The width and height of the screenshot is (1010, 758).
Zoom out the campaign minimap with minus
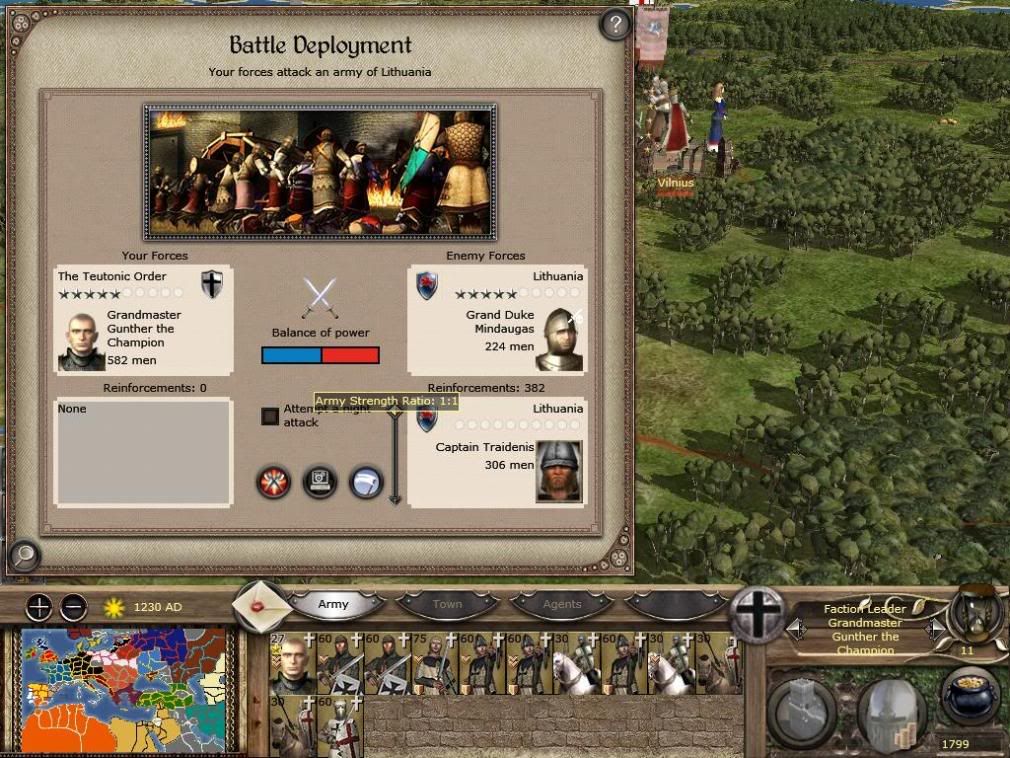(x=73, y=607)
